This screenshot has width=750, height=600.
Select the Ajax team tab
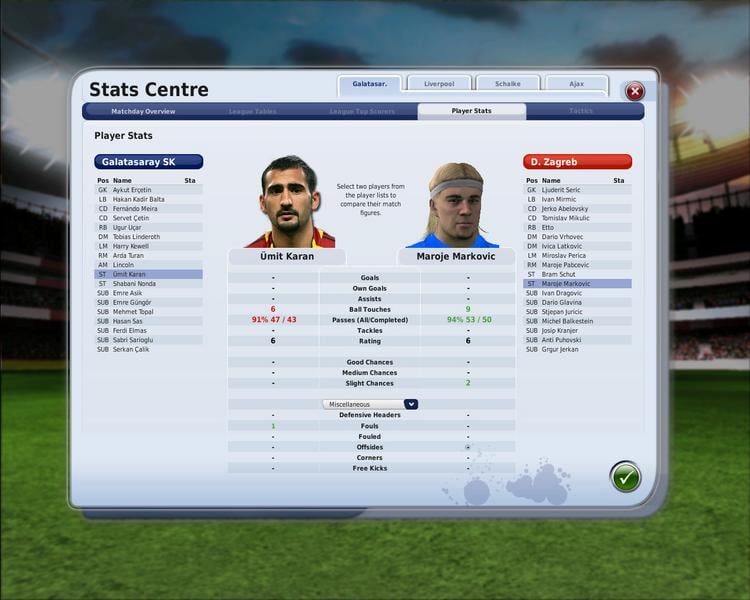[x=577, y=84]
